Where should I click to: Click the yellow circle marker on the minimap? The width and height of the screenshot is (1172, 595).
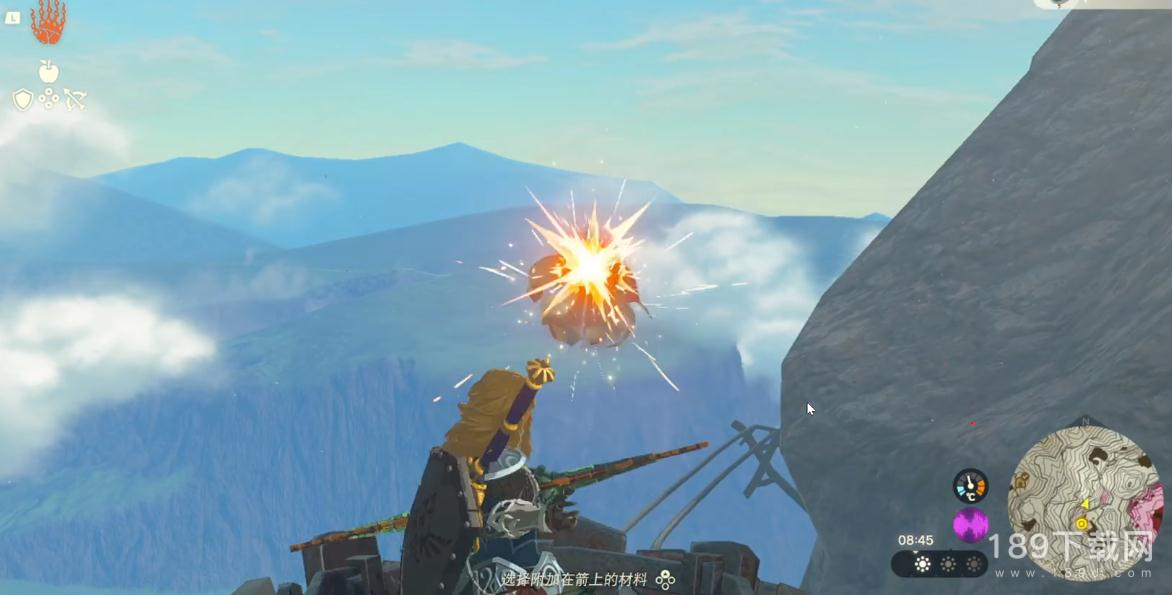click(1081, 523)
